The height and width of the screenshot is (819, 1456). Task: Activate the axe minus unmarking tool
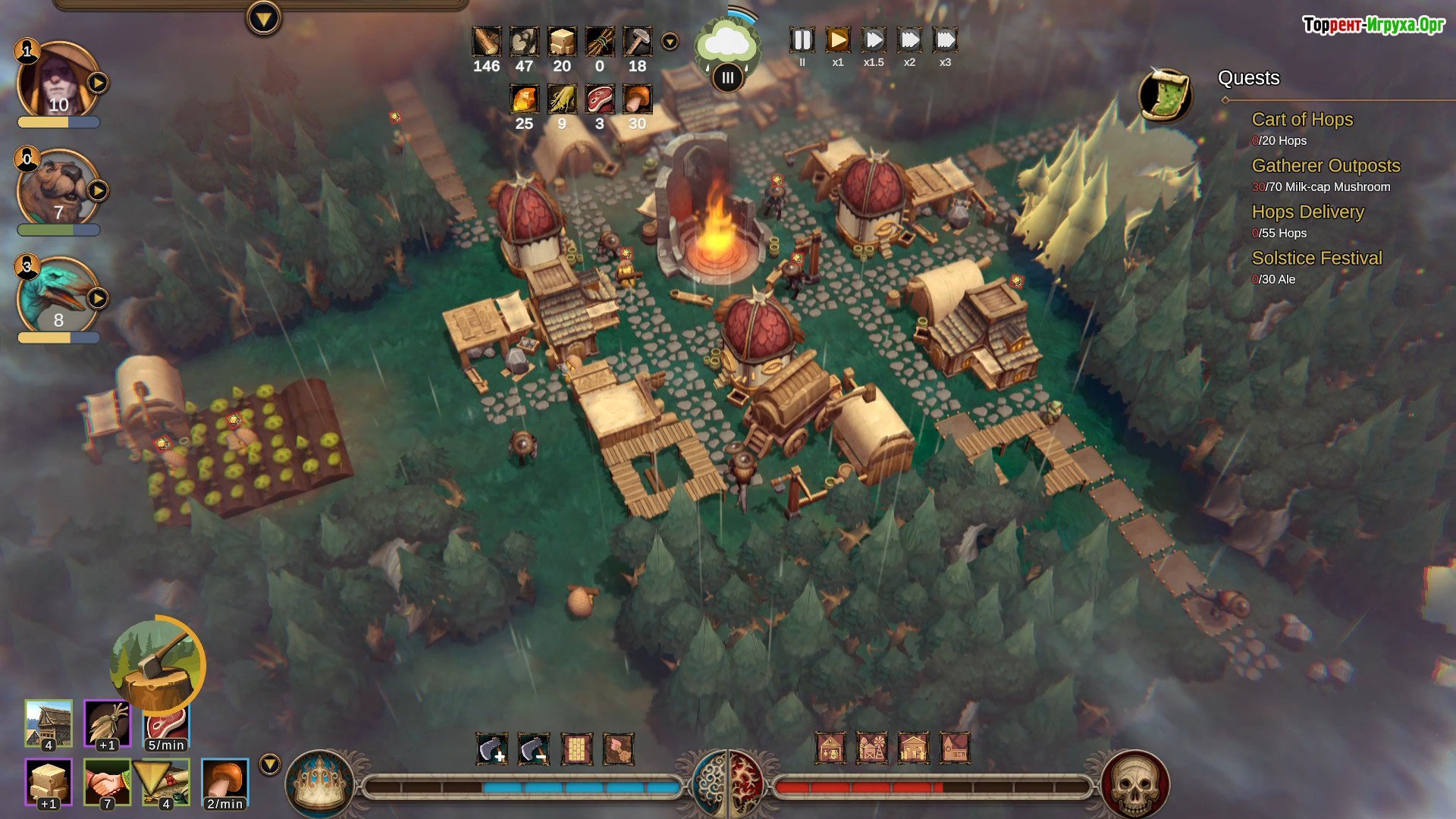click(x=534, y=748)
